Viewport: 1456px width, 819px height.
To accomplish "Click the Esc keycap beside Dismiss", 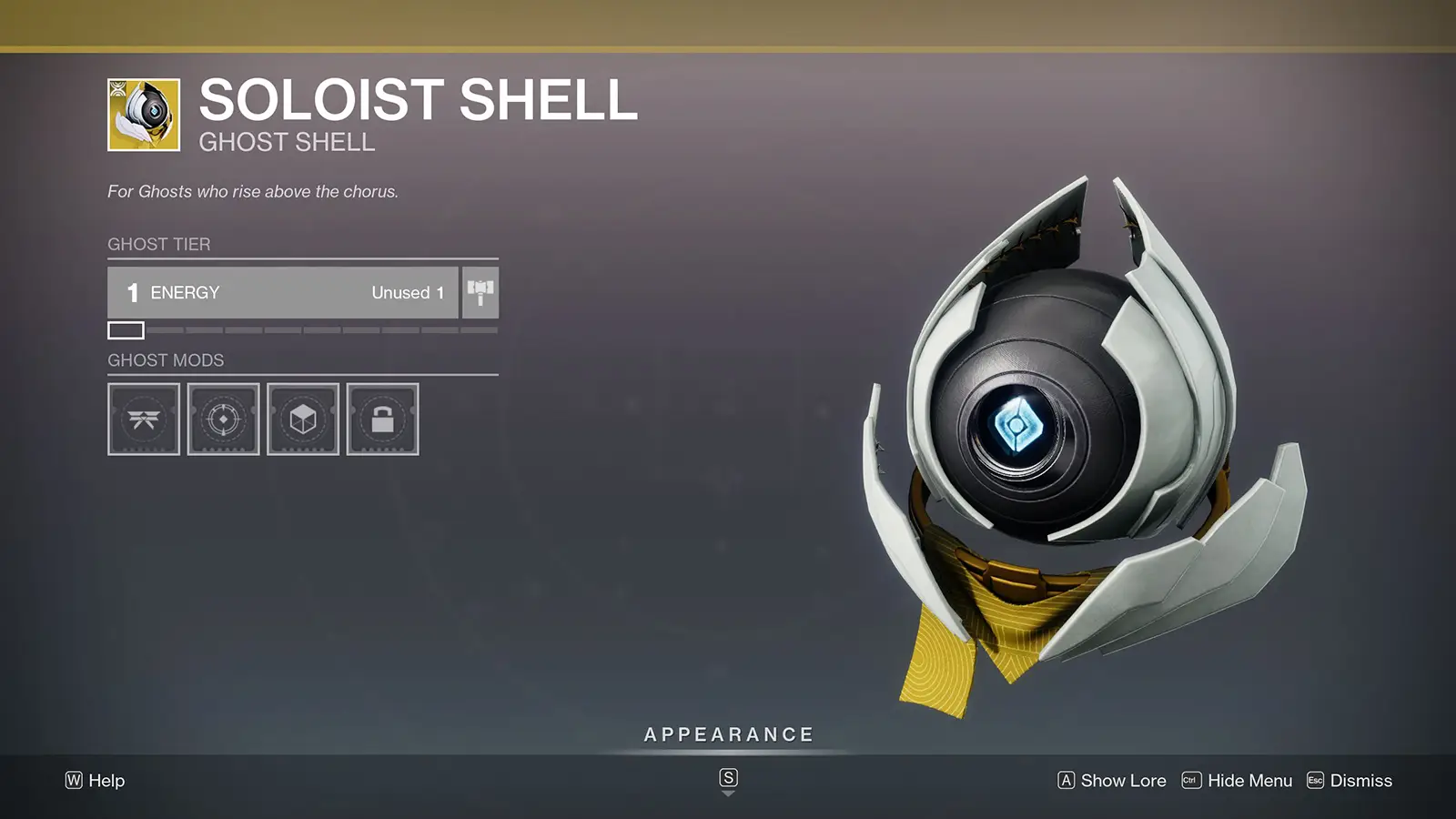I will tap(1313, 781).
